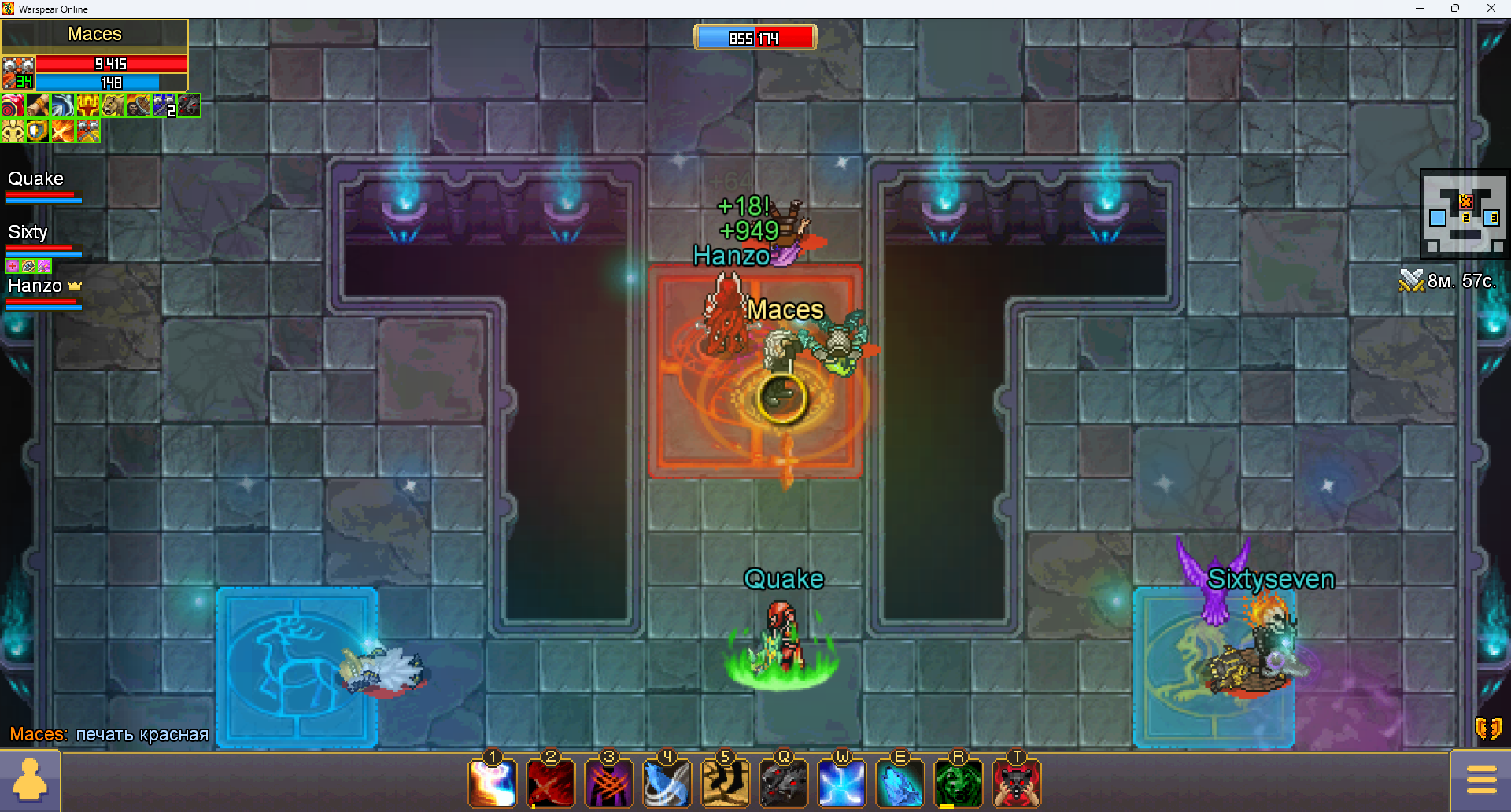1511x812 pixels.
Task: Trigger the red wolf-mask skill in slot T
Action: tap(1017, 784)
